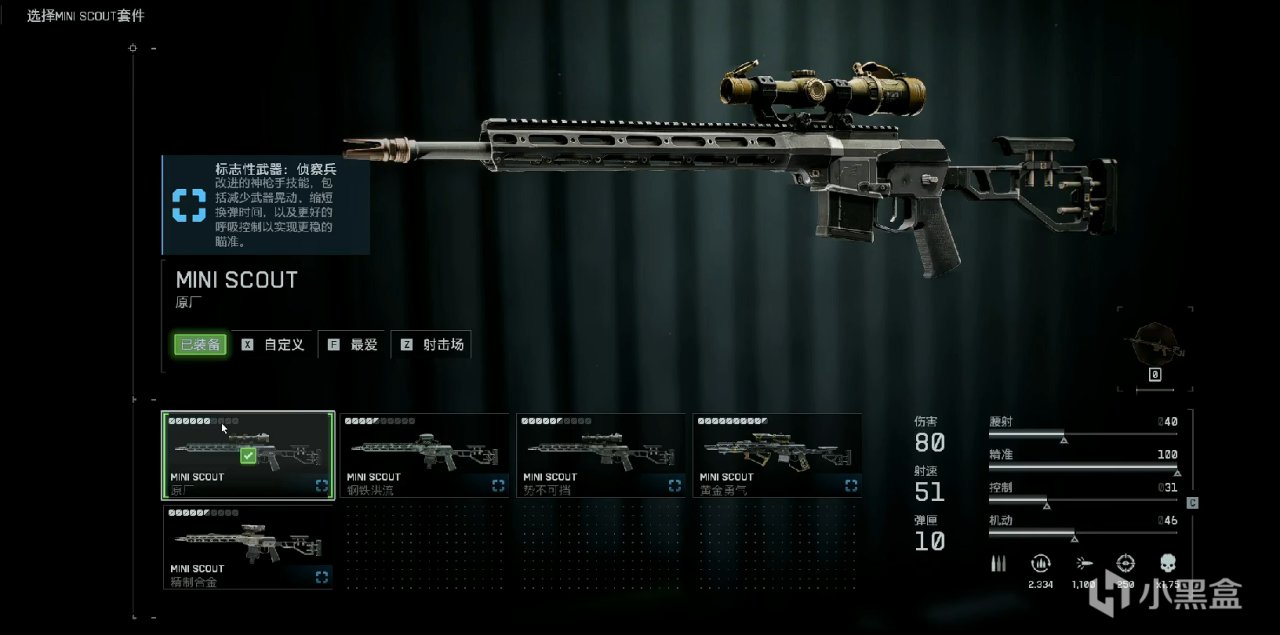Select the 黄金勇气 MINI SCOUT package
Viewport: 1280px width, 635px height.
click(x=776, y=455)
